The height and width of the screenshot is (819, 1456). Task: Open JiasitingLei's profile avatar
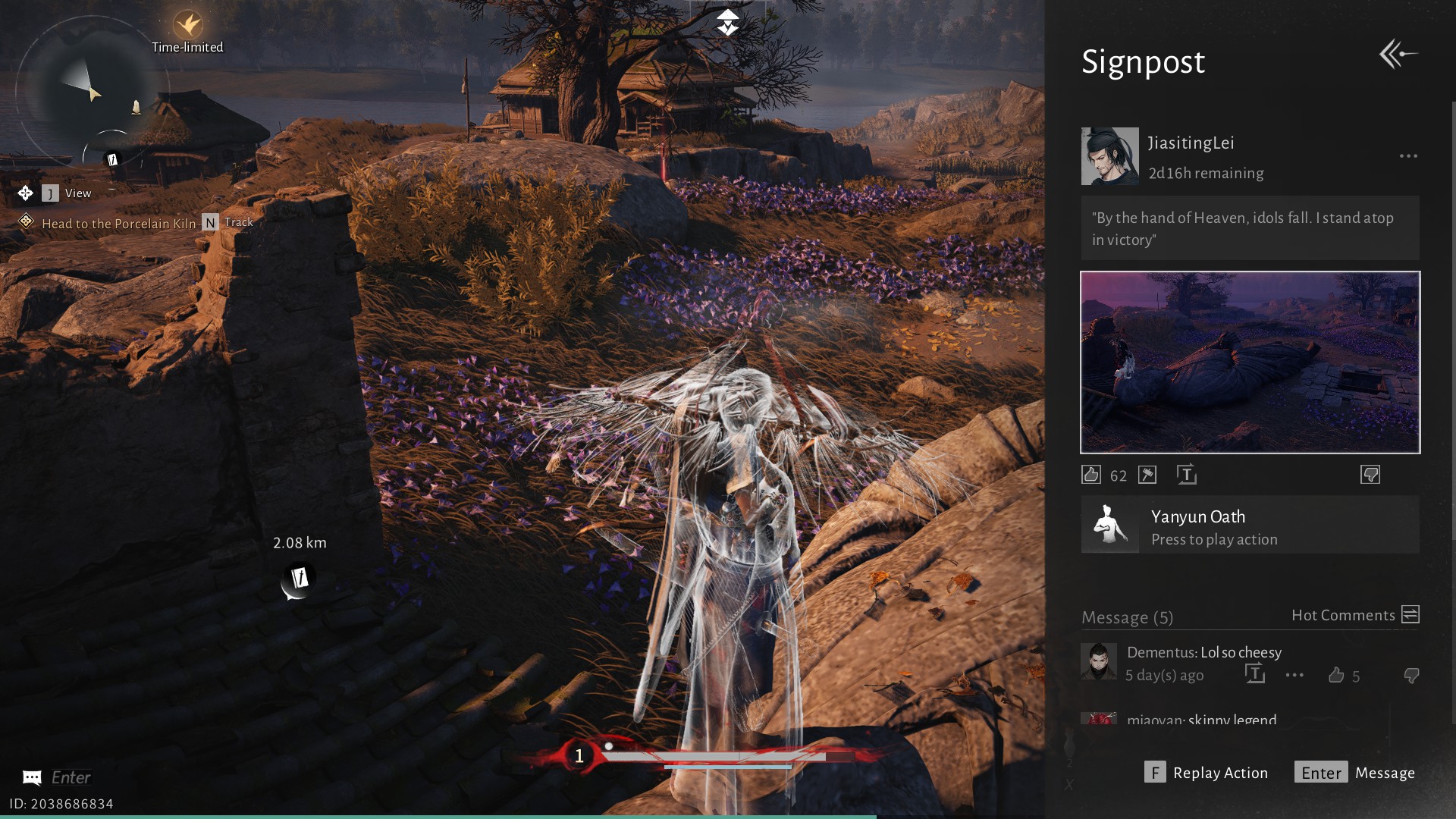click(1109, 156)
